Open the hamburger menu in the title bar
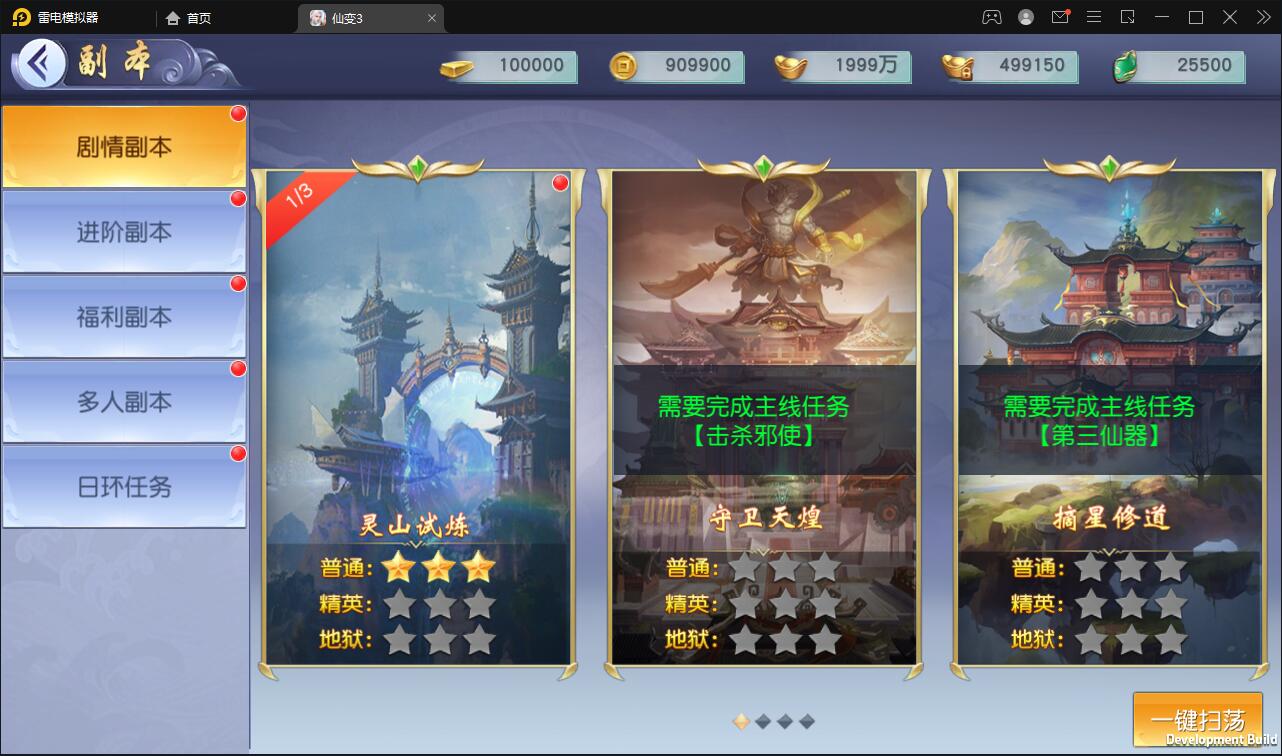The image size is (1282, 756). (1094, 17)
